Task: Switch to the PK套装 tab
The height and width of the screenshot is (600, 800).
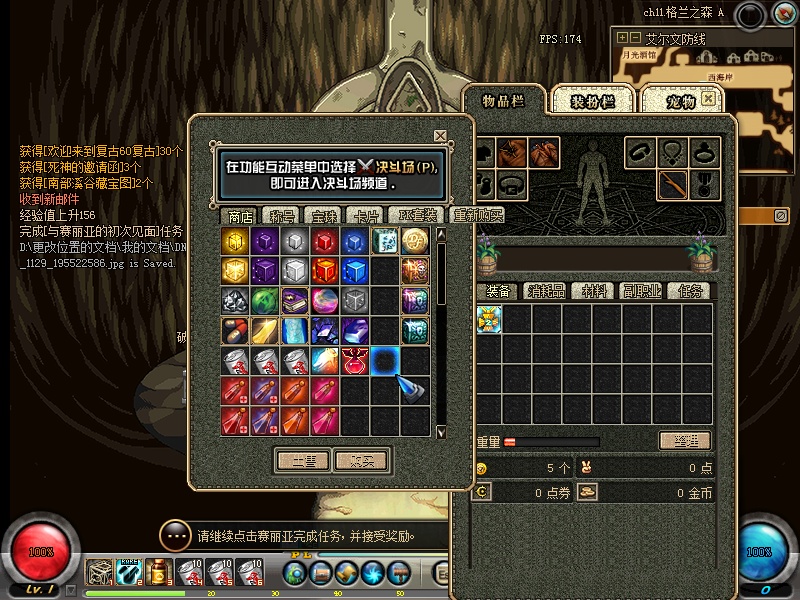Action: (416, 216)
